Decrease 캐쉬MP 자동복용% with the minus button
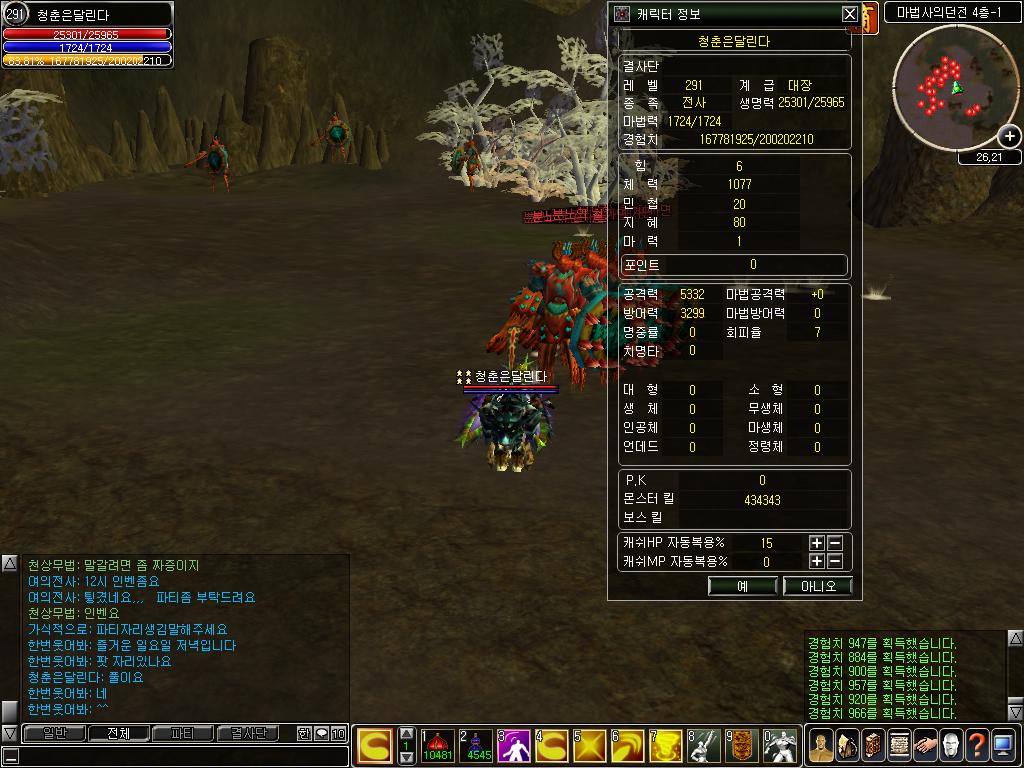Image resolution: width=1024 pixels, height=768 pixels. pos(835,561)
